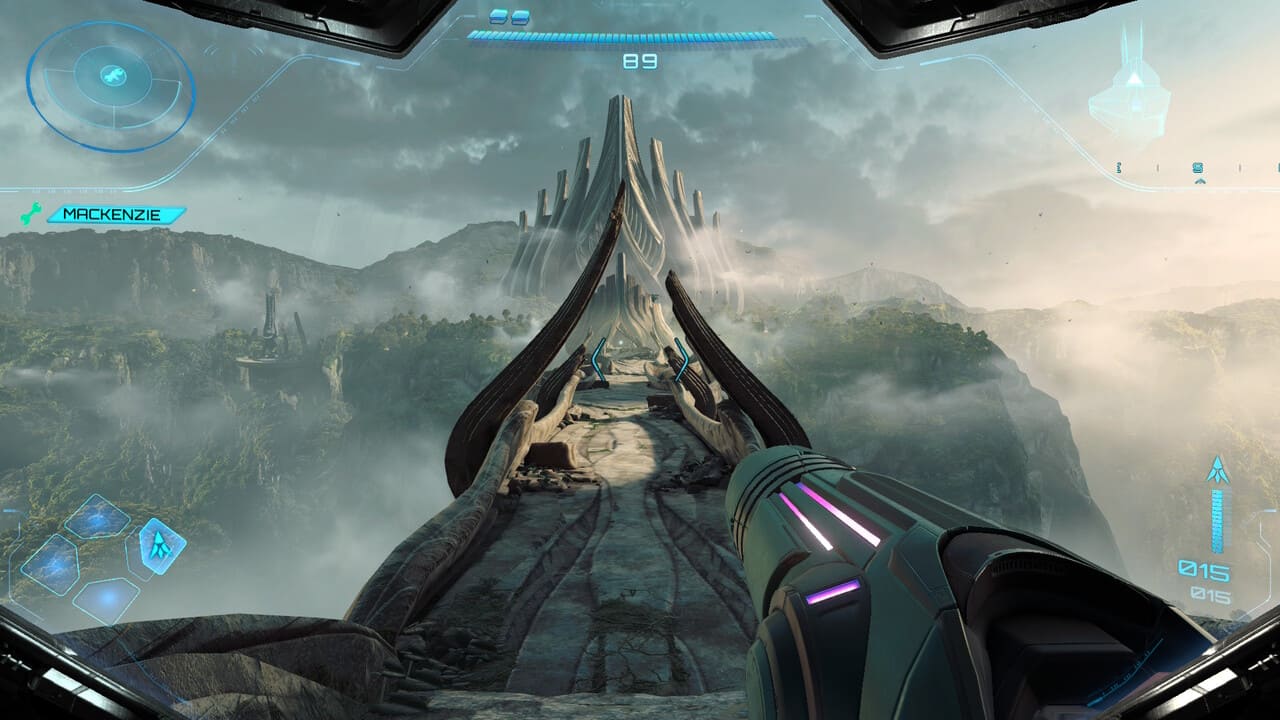Click the circular radar display

[110, 86]
